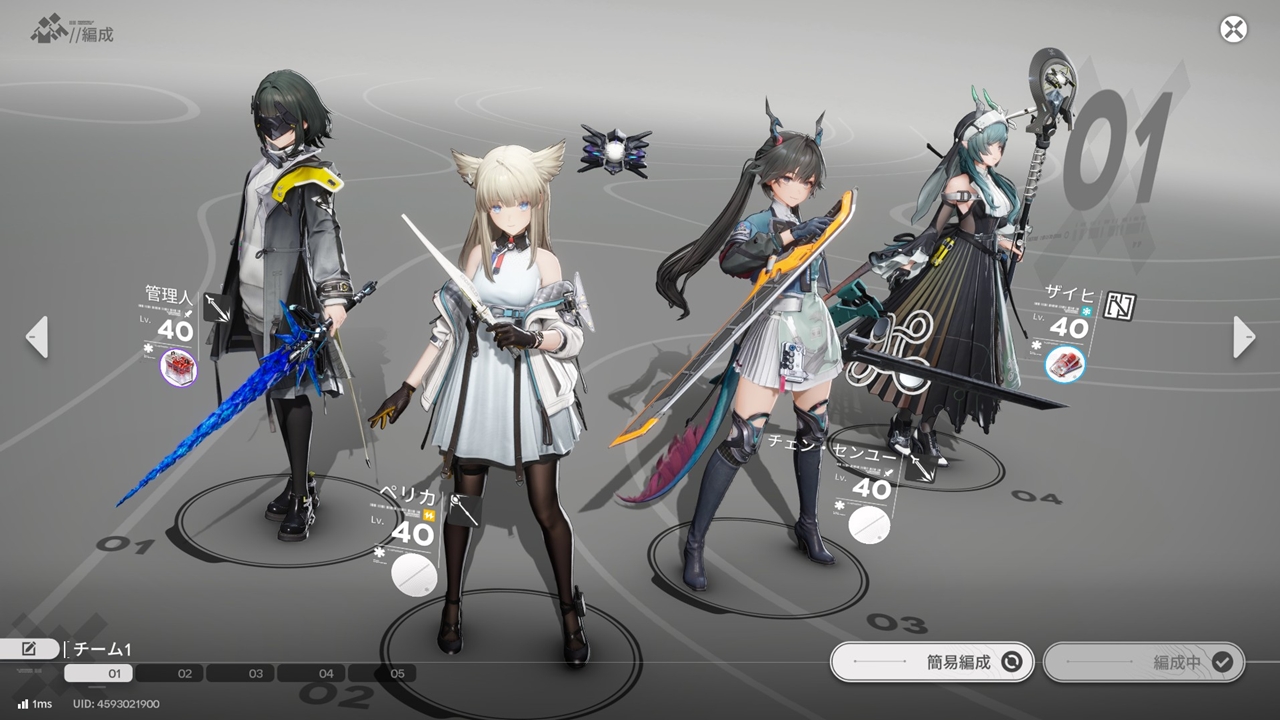Close the team formation screen
Screen dimensions: 1280x720
1233,29
